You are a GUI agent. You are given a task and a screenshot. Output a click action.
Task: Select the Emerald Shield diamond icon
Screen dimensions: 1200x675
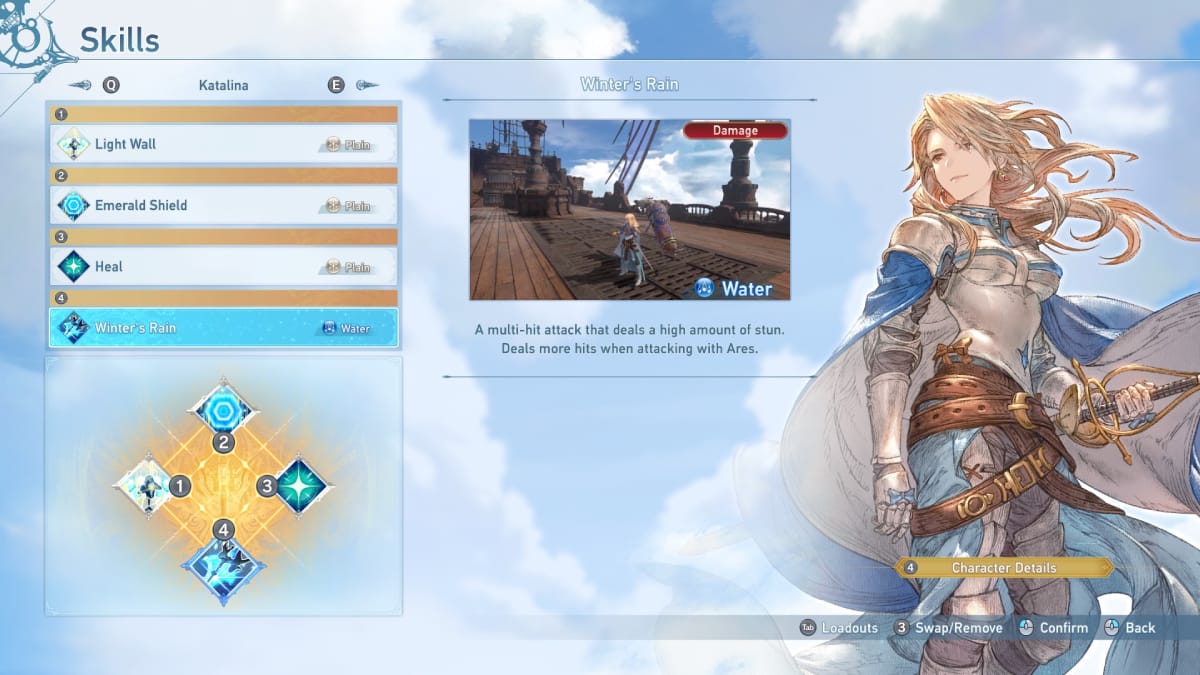click(x=223, y=408)
